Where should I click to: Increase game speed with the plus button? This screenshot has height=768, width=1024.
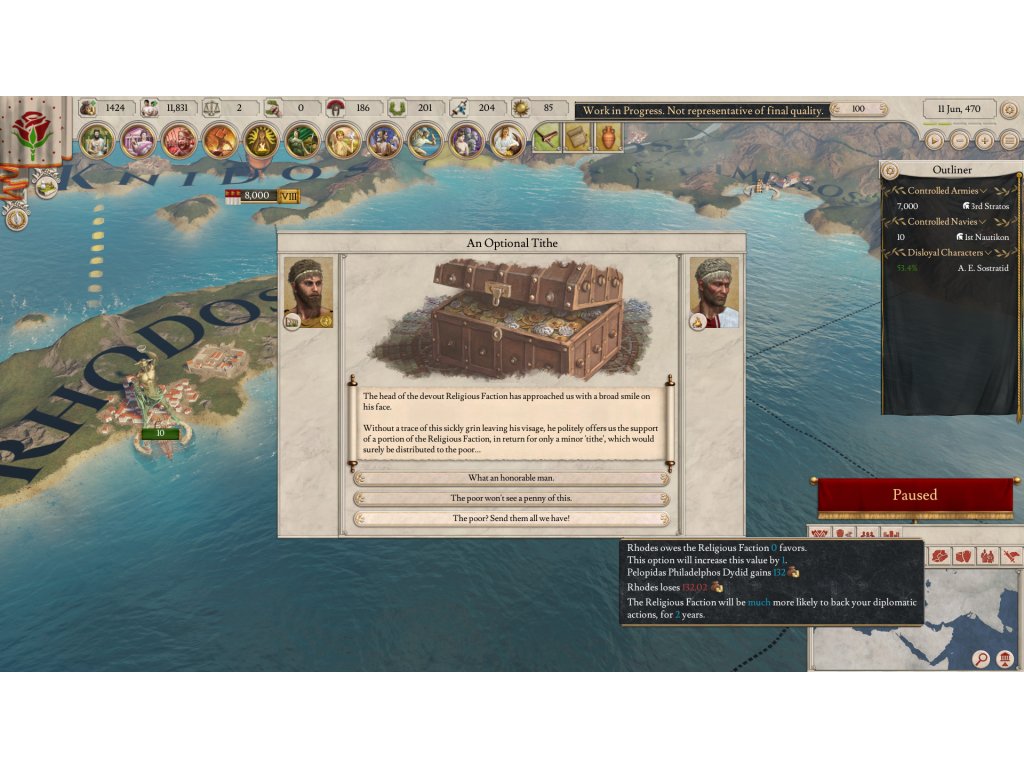(984, 141)
